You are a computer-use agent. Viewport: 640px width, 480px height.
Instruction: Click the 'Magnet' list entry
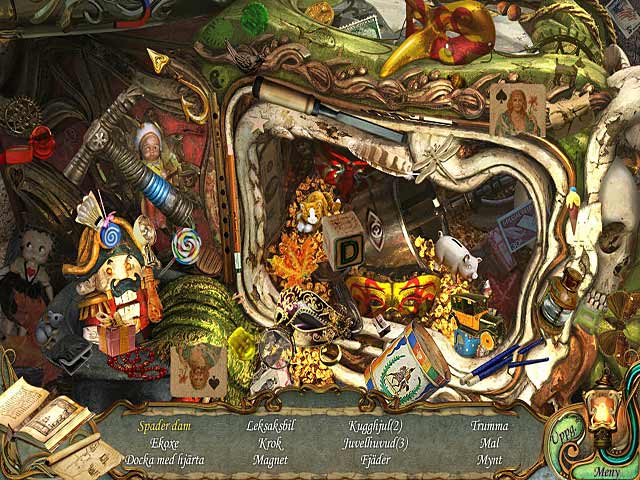tap(270, 460)
